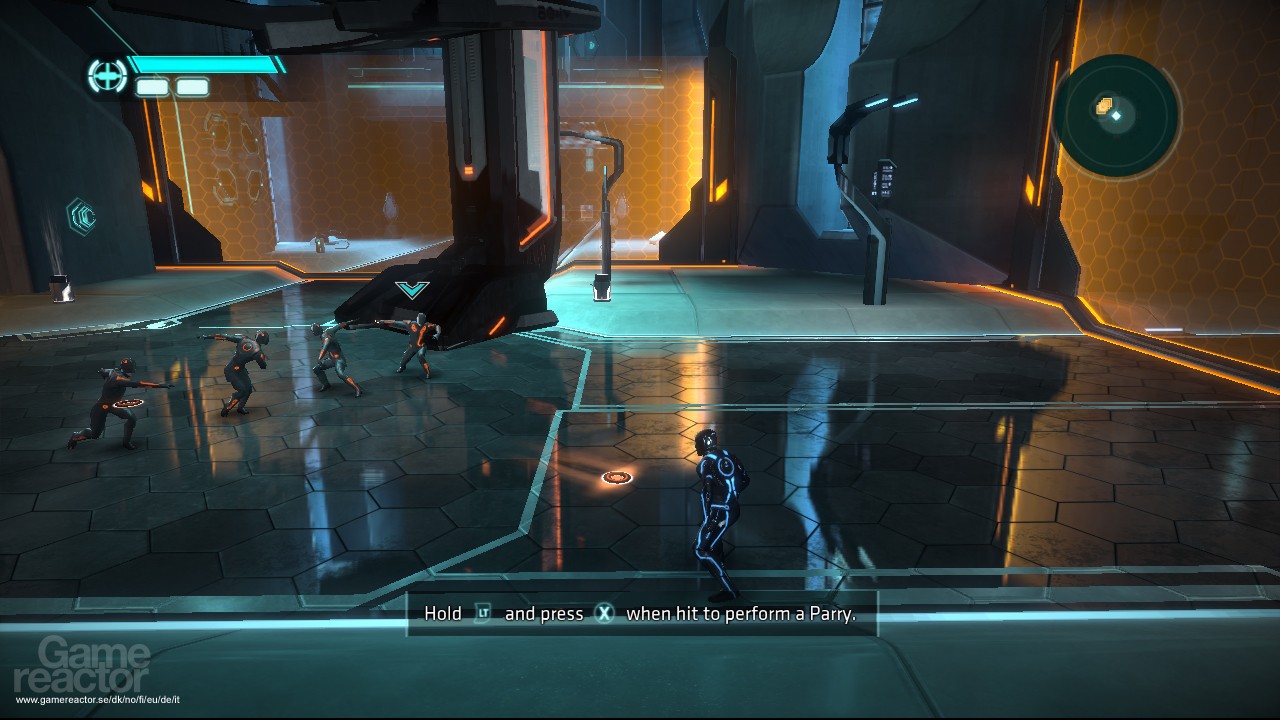This screenshot has width=1280, height=720.
Task: Click the X button icon in the parry prompt
Action: 605,613
